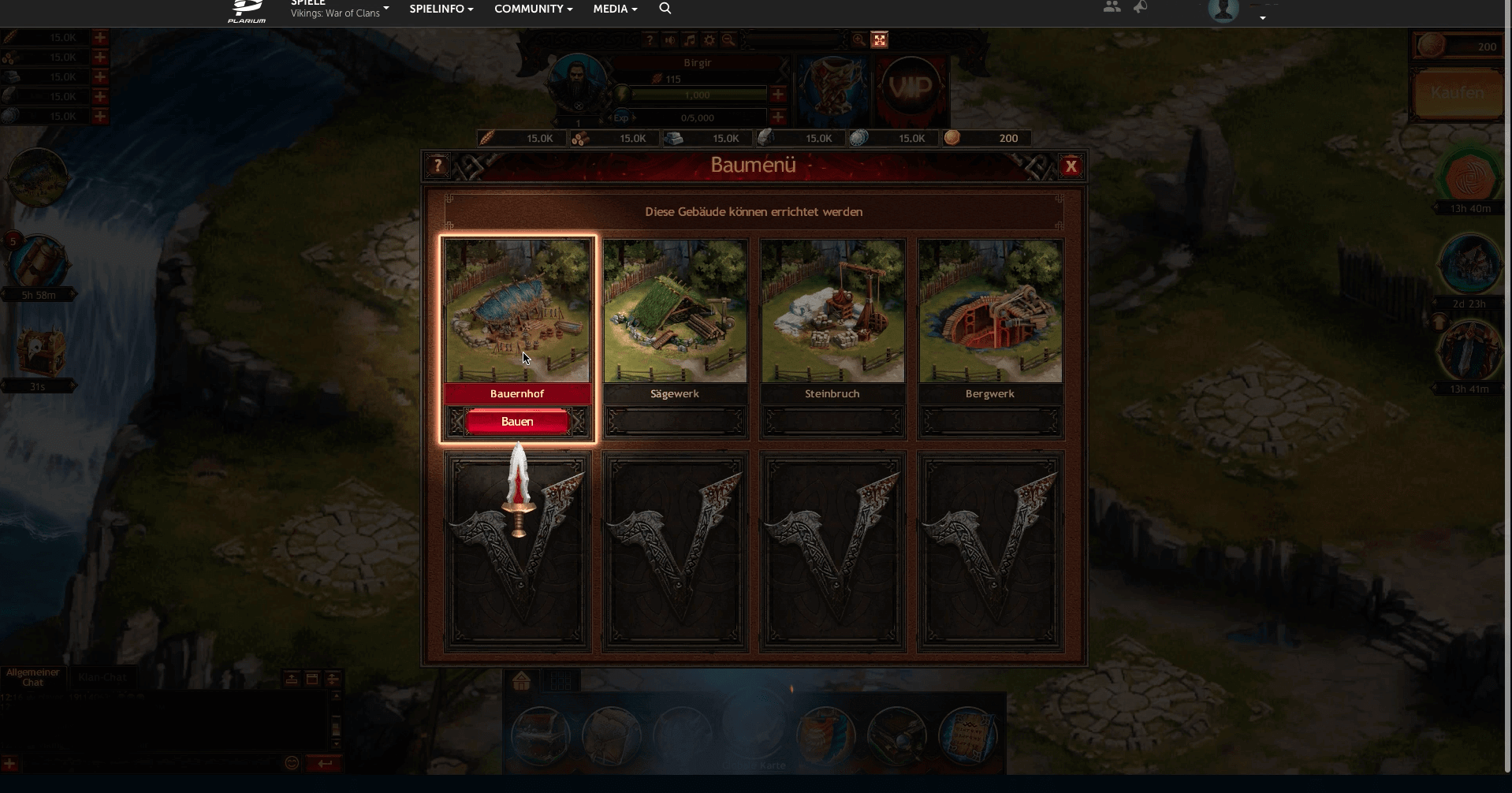Open the SPIELINFO dropdown menu
The height and width of the screenshot is (793, 1512).
click(x=441, y=9)
